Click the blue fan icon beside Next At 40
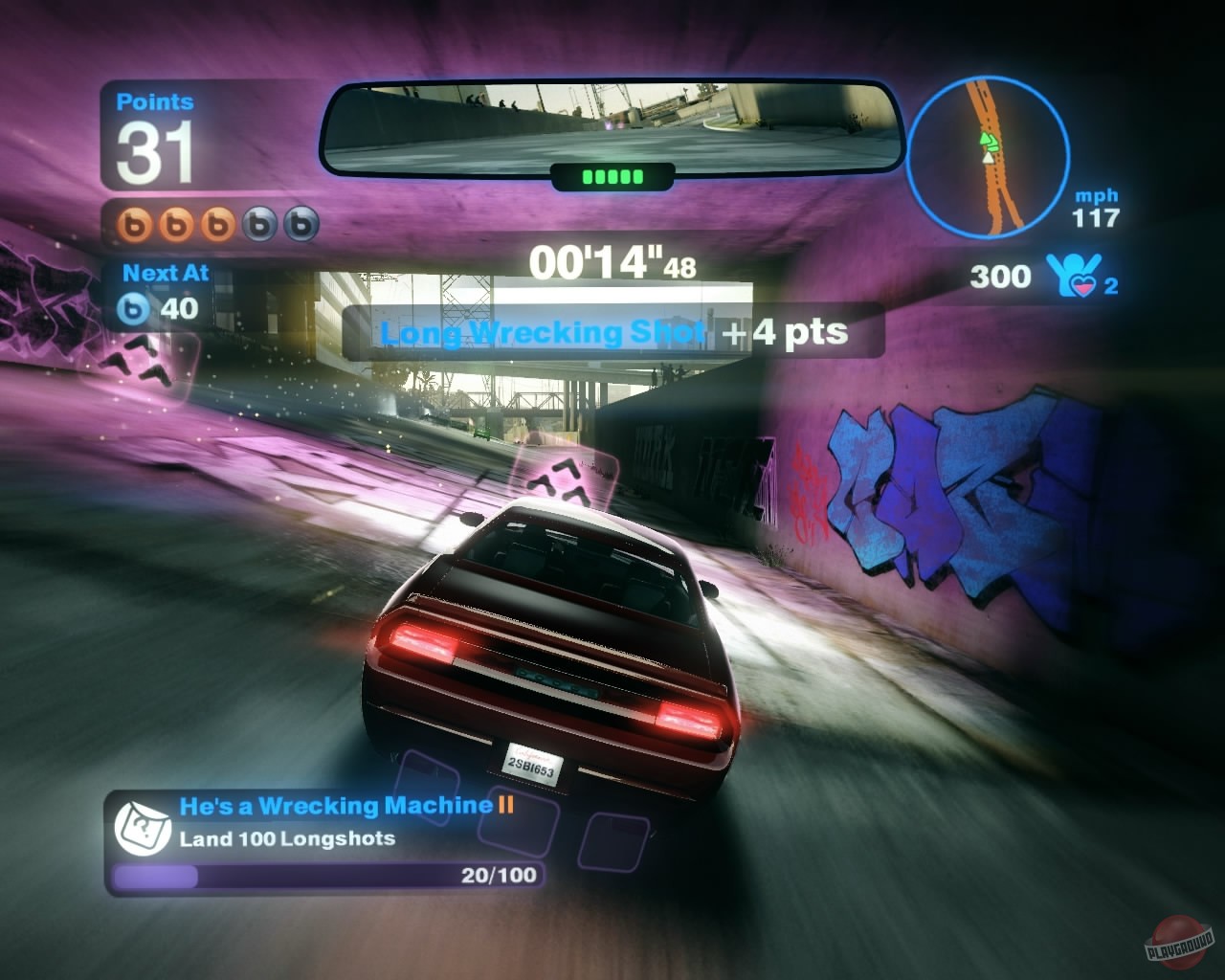The image size is (1225, 980). click(x=137, y=309)
